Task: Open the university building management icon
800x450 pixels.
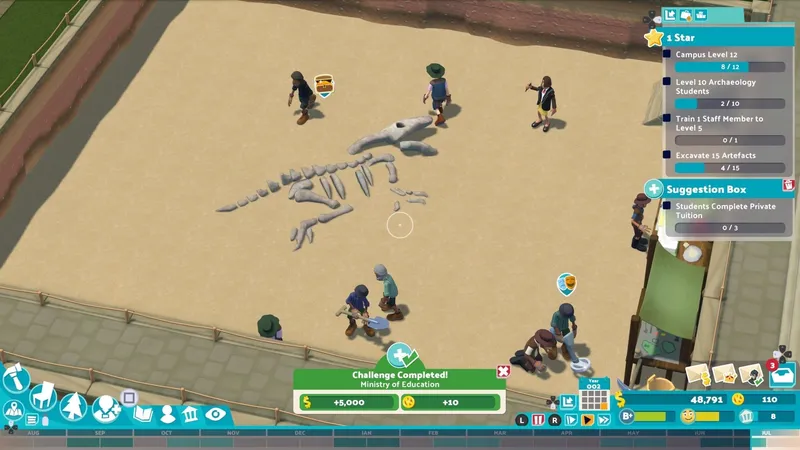Action: 190,413
